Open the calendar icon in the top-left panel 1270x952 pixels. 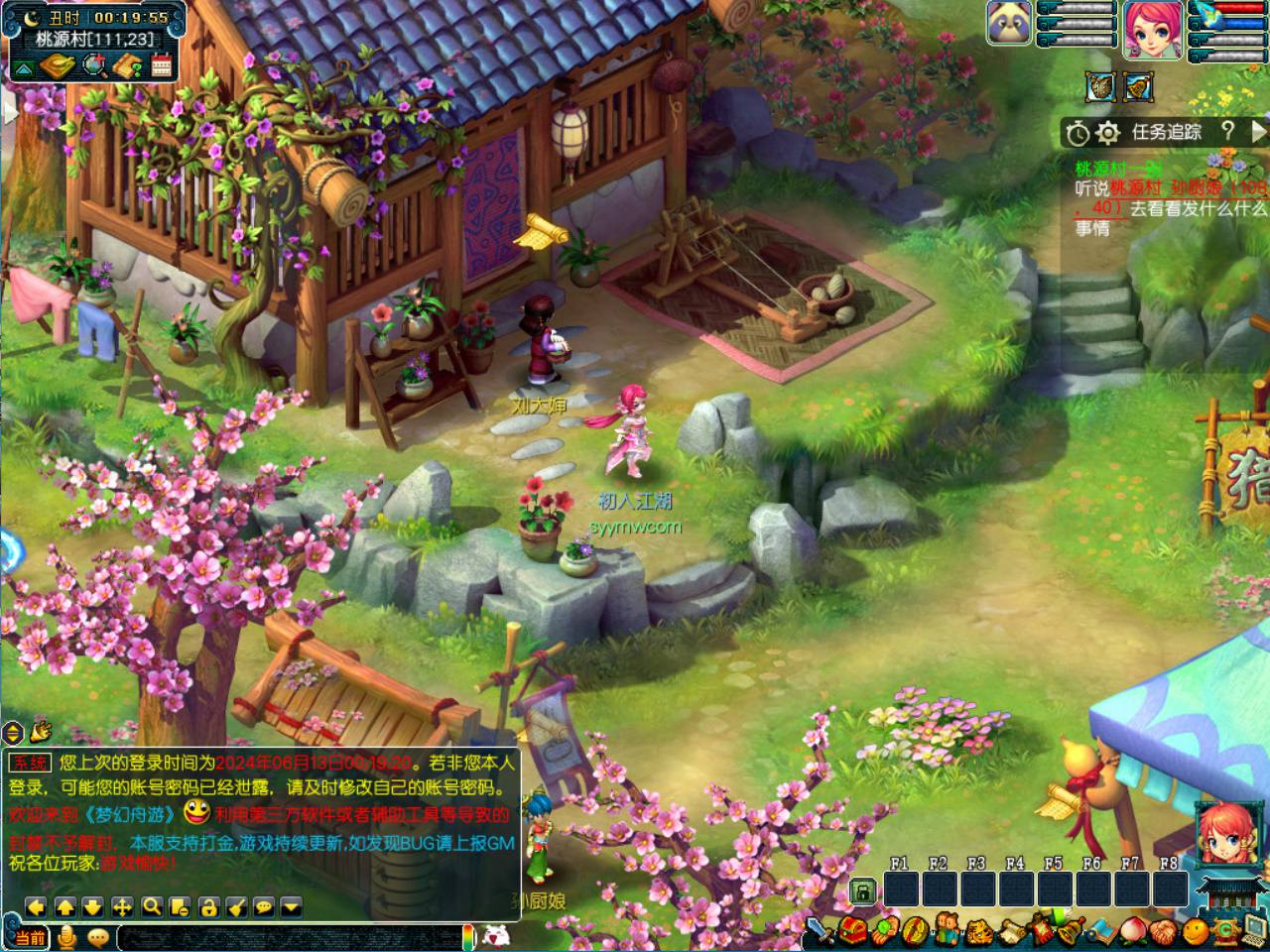click(162, 66)
